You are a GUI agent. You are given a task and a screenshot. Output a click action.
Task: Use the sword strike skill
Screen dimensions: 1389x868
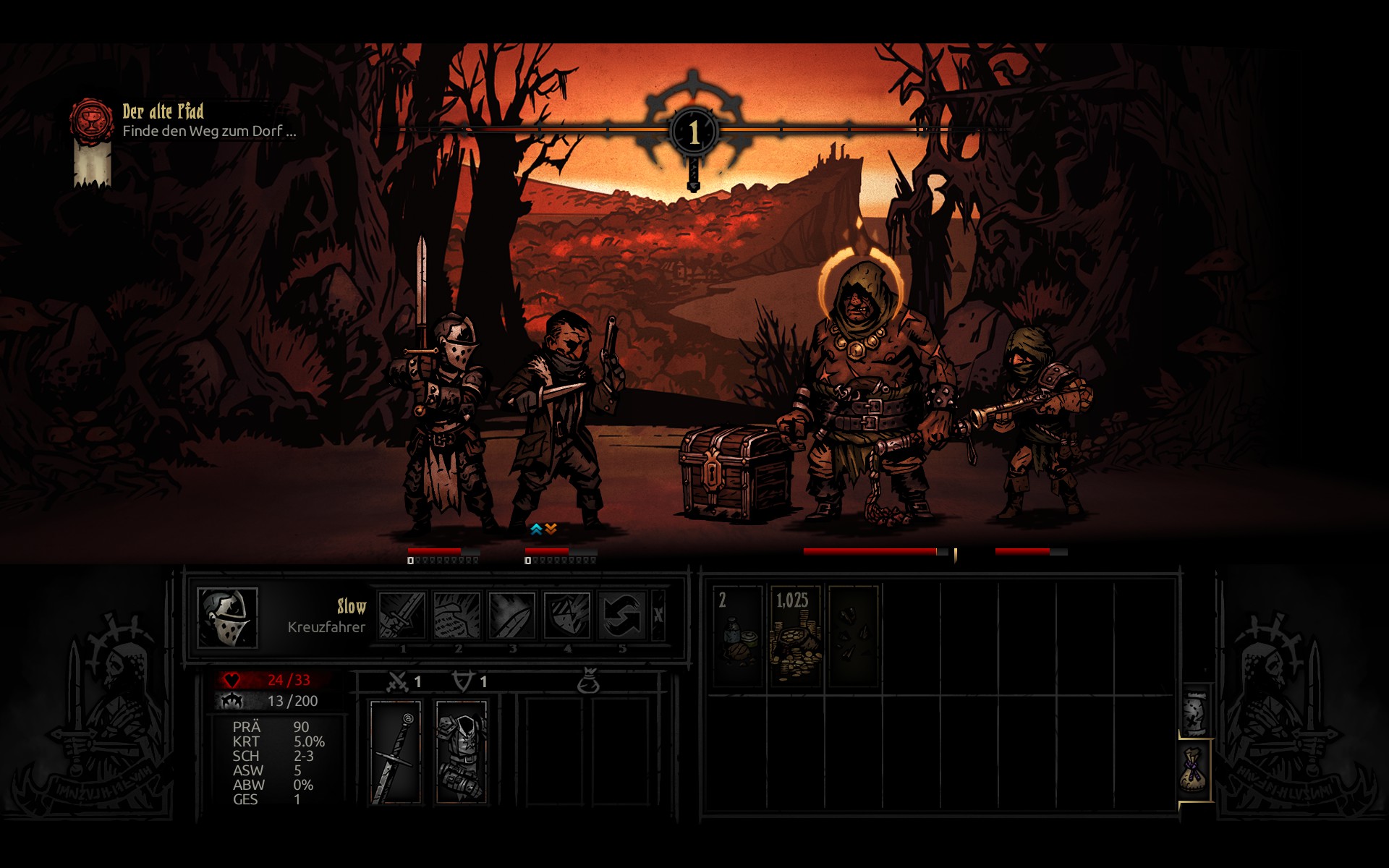tap(402, 616)
